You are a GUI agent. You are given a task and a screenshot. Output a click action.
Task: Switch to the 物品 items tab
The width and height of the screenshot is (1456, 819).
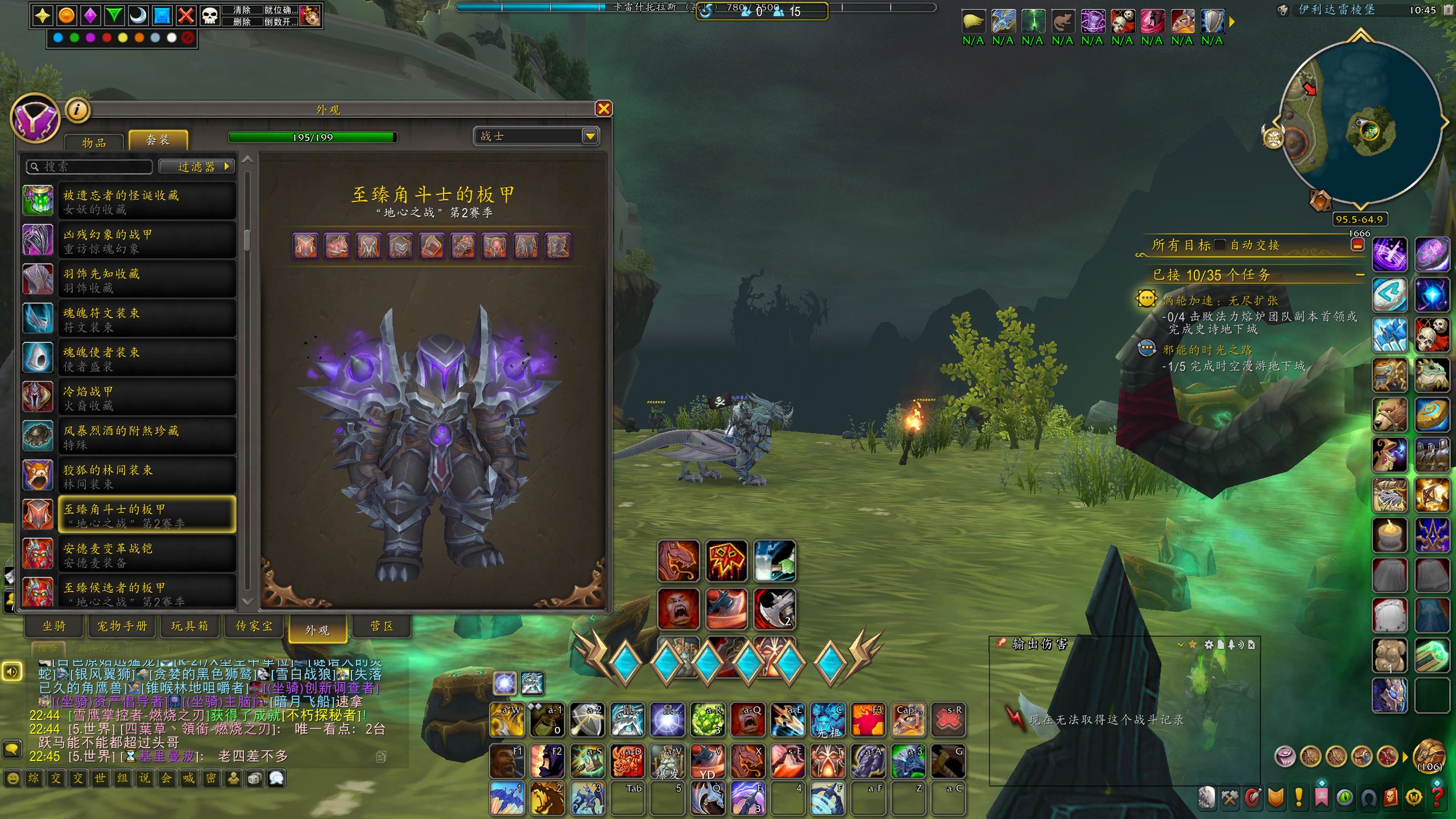94,142
